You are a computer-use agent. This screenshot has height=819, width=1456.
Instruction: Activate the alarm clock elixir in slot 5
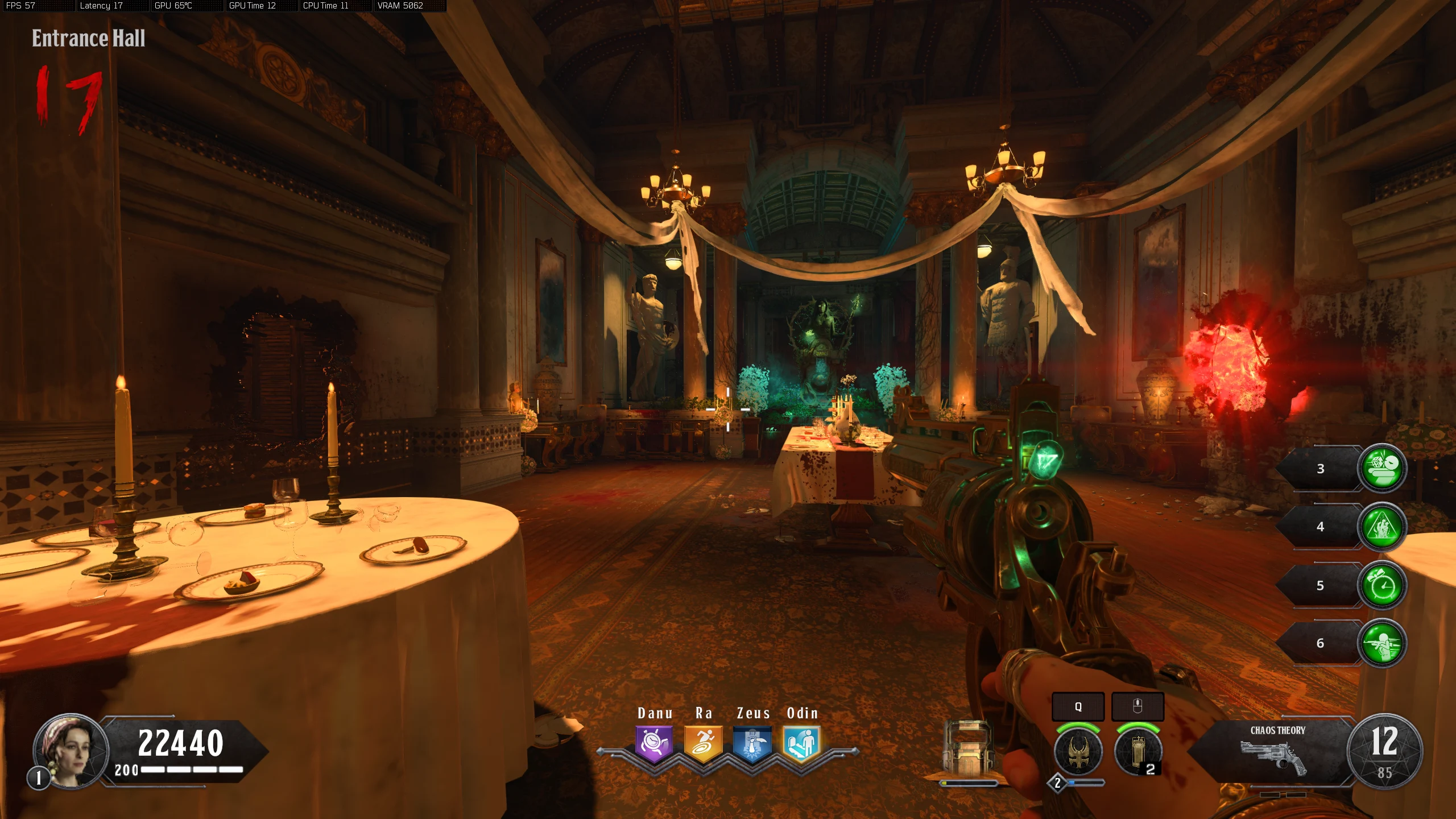coord(1382,585)
